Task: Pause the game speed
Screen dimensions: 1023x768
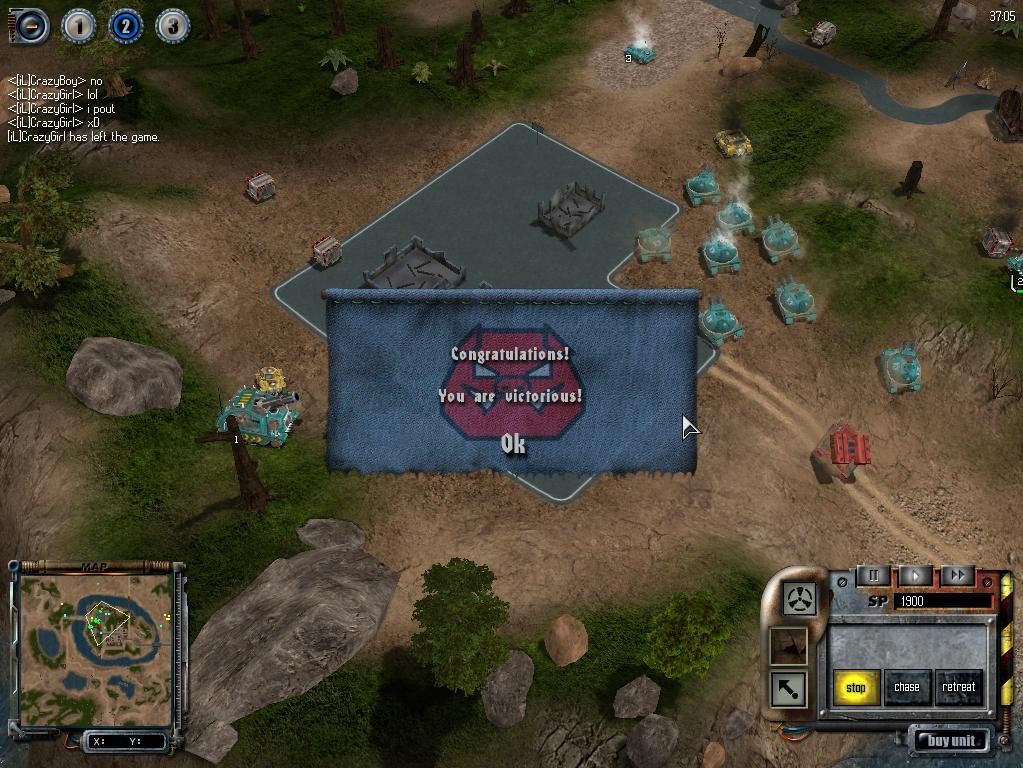Action: 873,576
